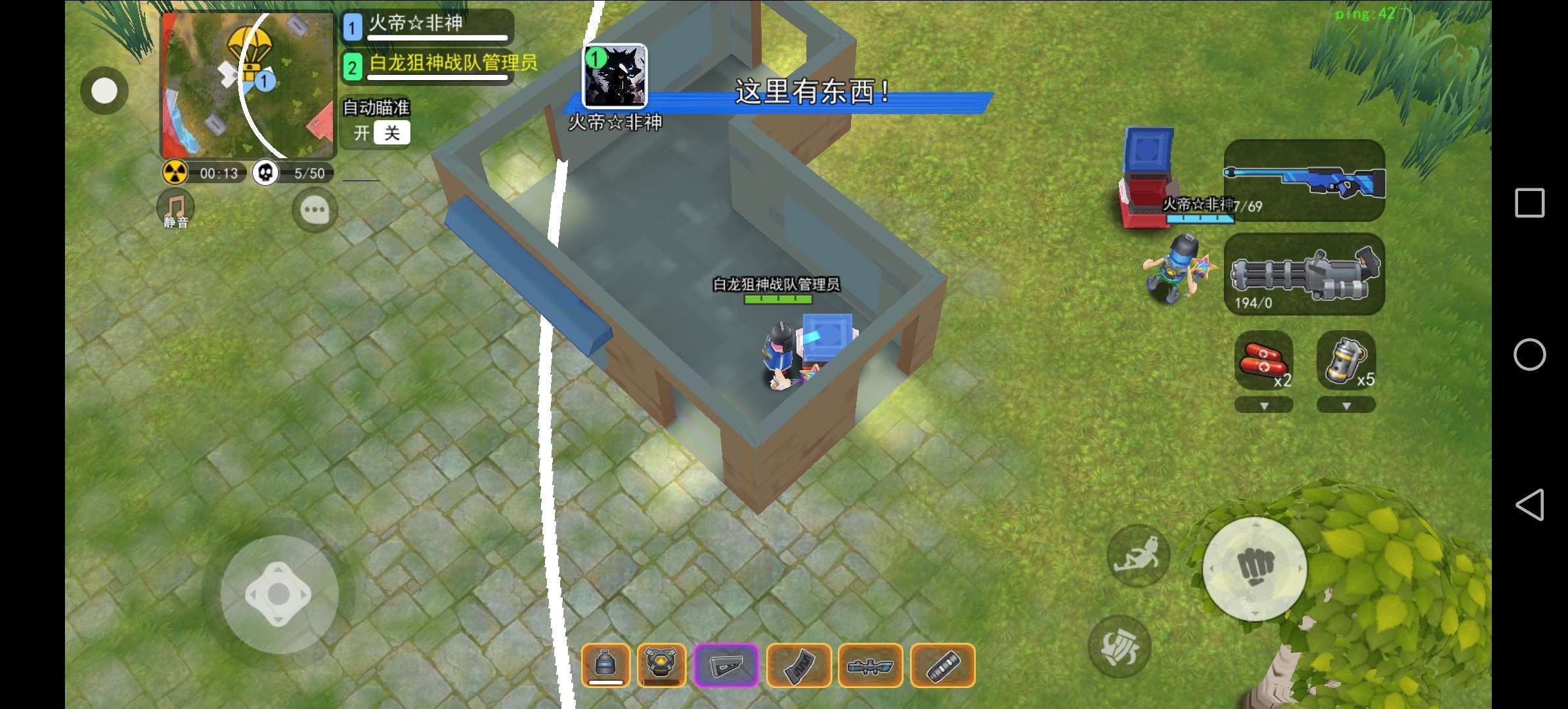Image resolution: width=1568 pixels, height=709 pixels.
Task: Expand the grenade item dropdown arrow
Action: coord(1345,406)
